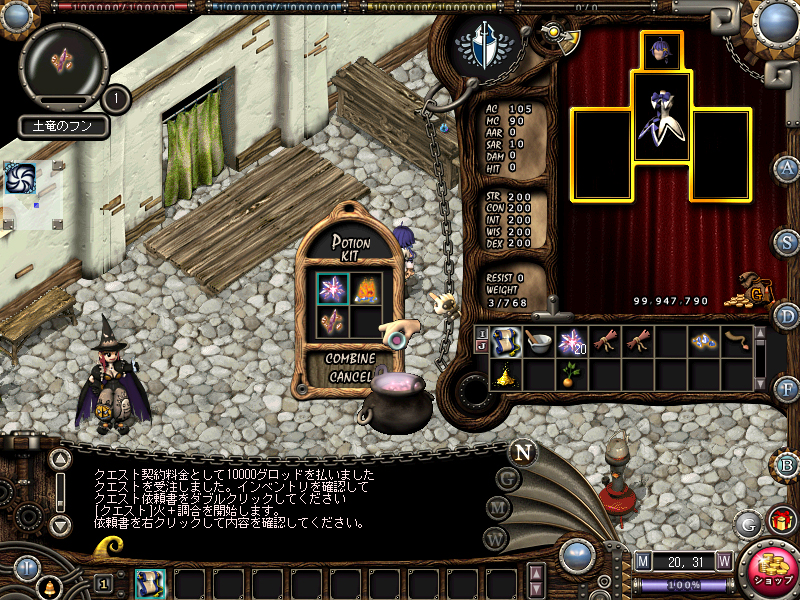The height and width of the screenshot is (600, 800).
Task: Use the quest scroll in the hotbar
Action: pyautogui.click(x=150, y=584)
